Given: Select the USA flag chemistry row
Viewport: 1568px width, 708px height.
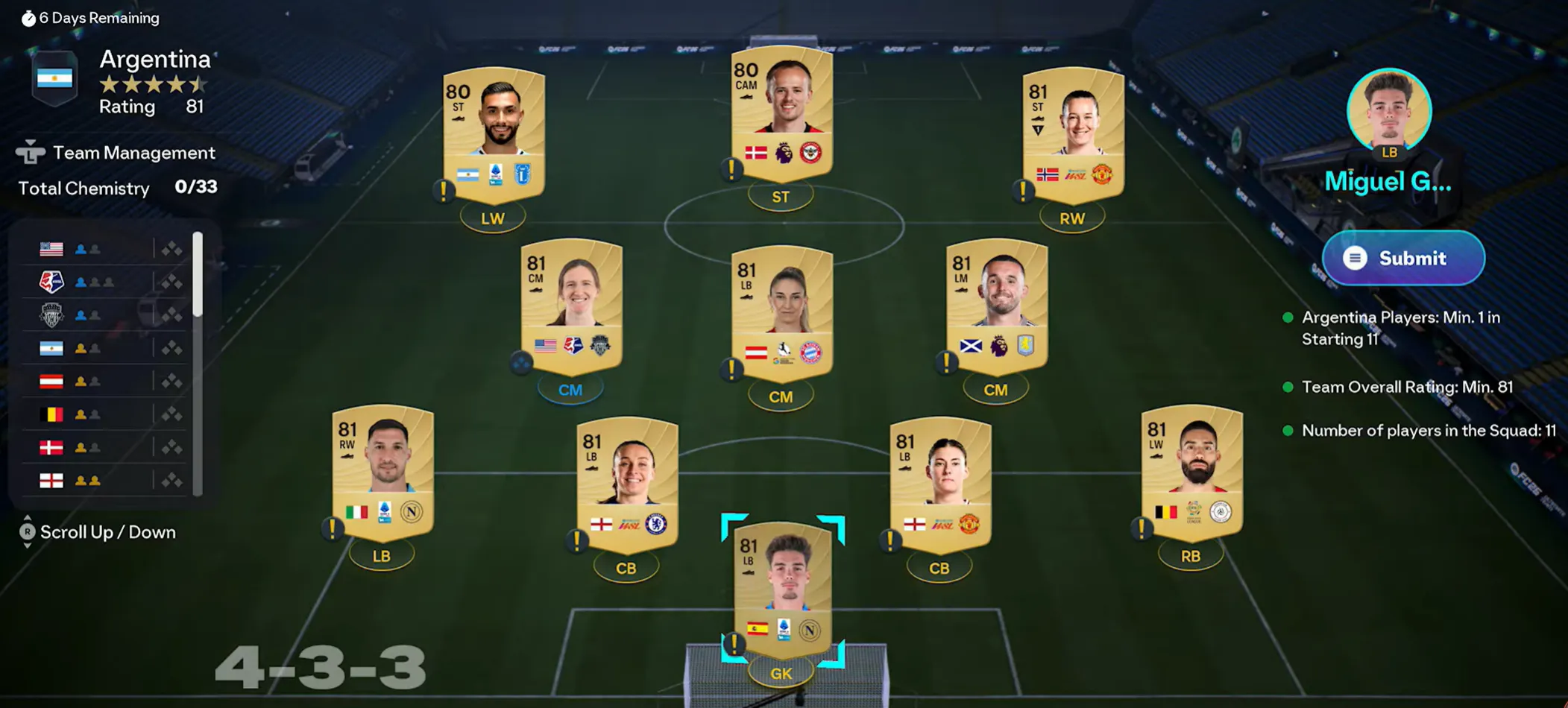Looking at the screenshot, I should pyautogui.click(x=104, y=249).
